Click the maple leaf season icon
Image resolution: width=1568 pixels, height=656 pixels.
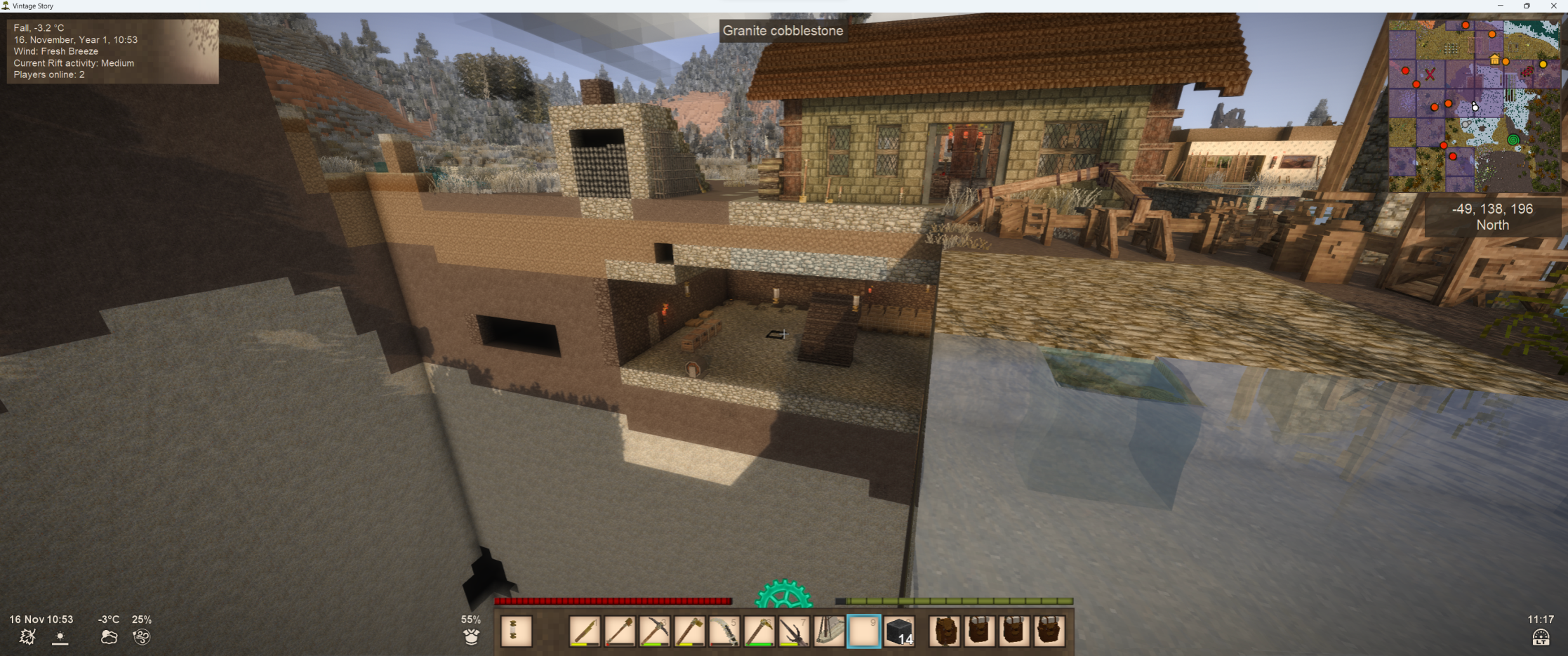point(27,636)
